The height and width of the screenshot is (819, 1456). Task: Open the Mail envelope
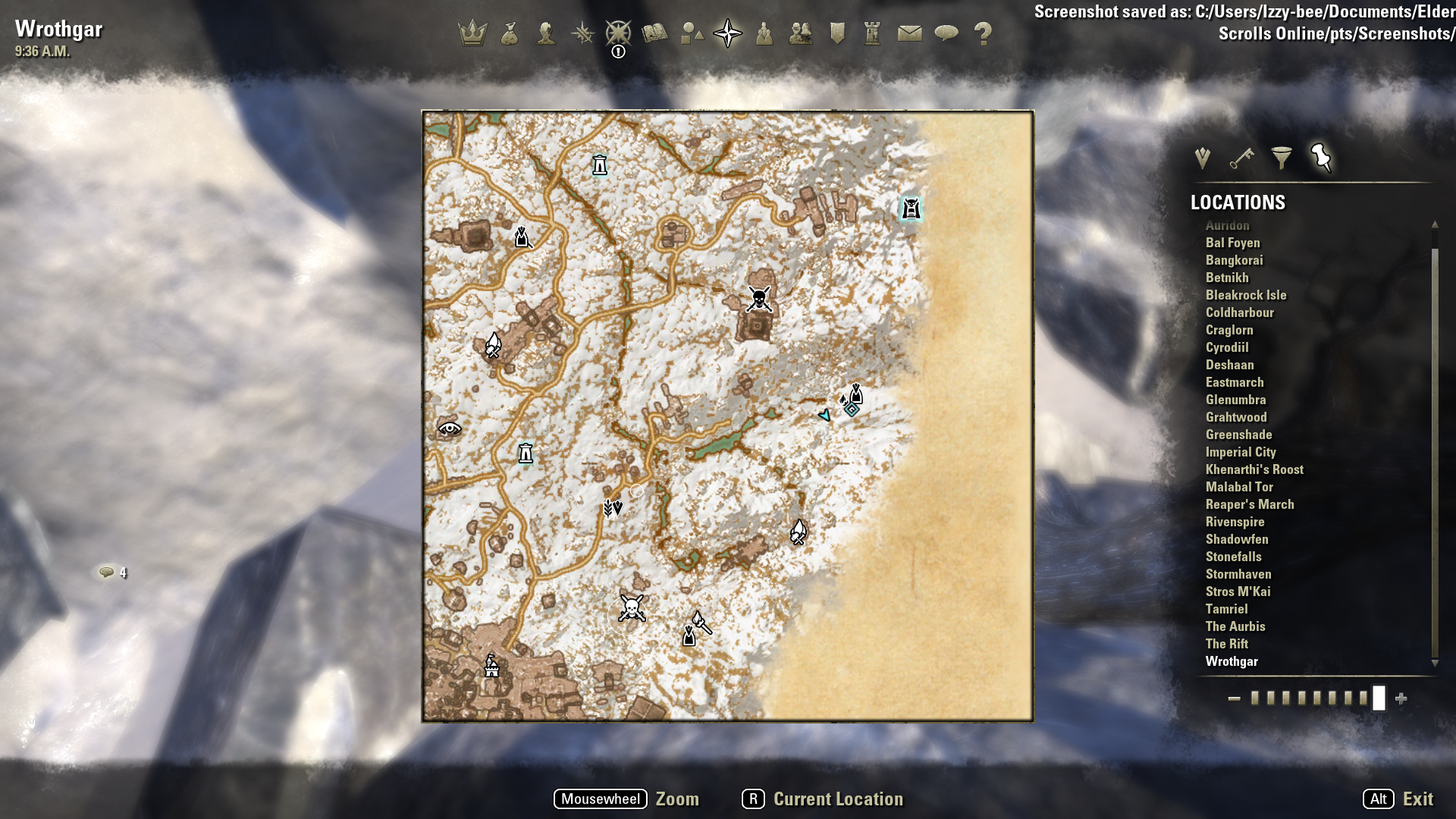[x=910, y=33]
